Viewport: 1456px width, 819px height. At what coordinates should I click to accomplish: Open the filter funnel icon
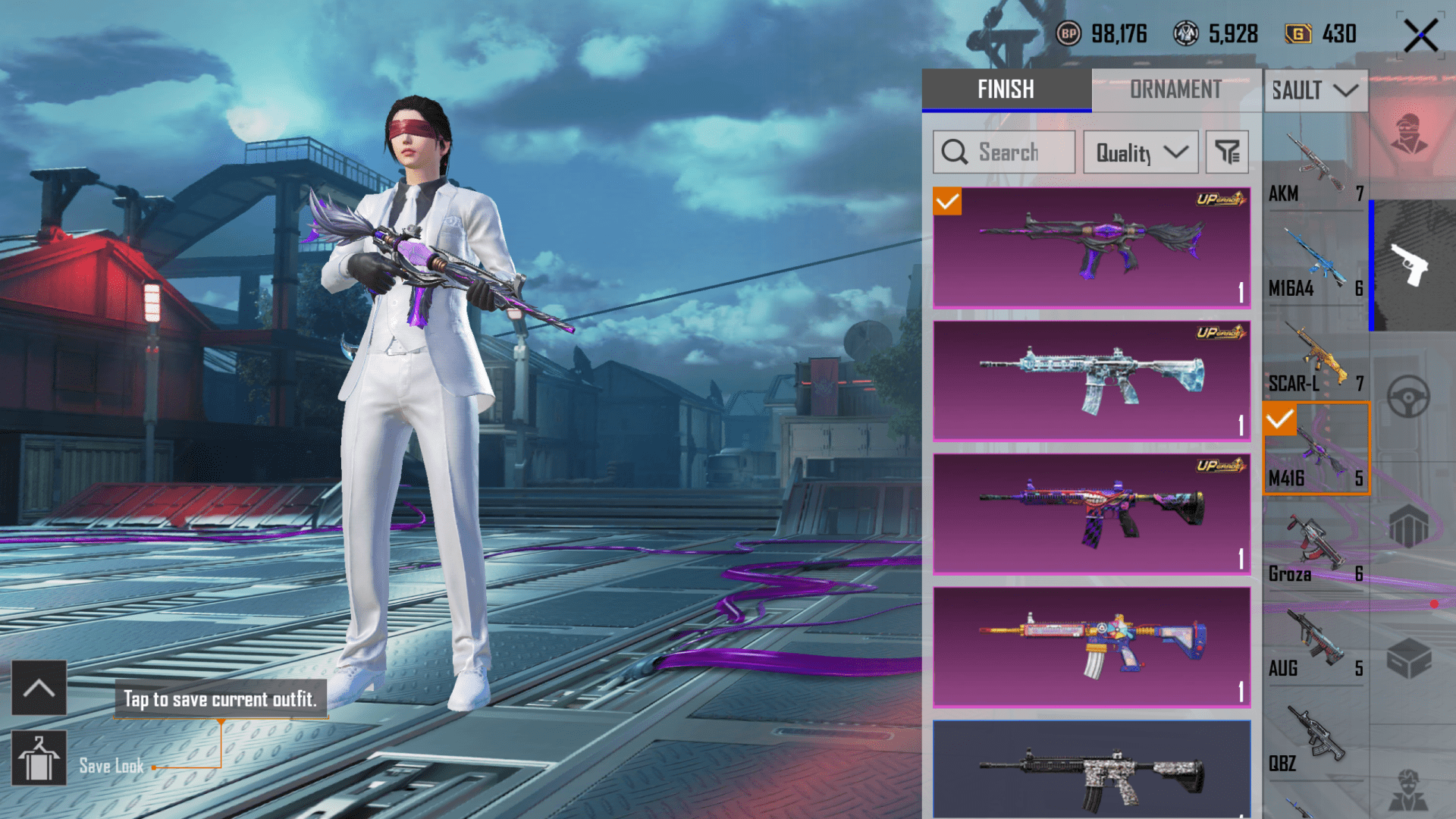pyautogui.click(x=1227, y=152)
